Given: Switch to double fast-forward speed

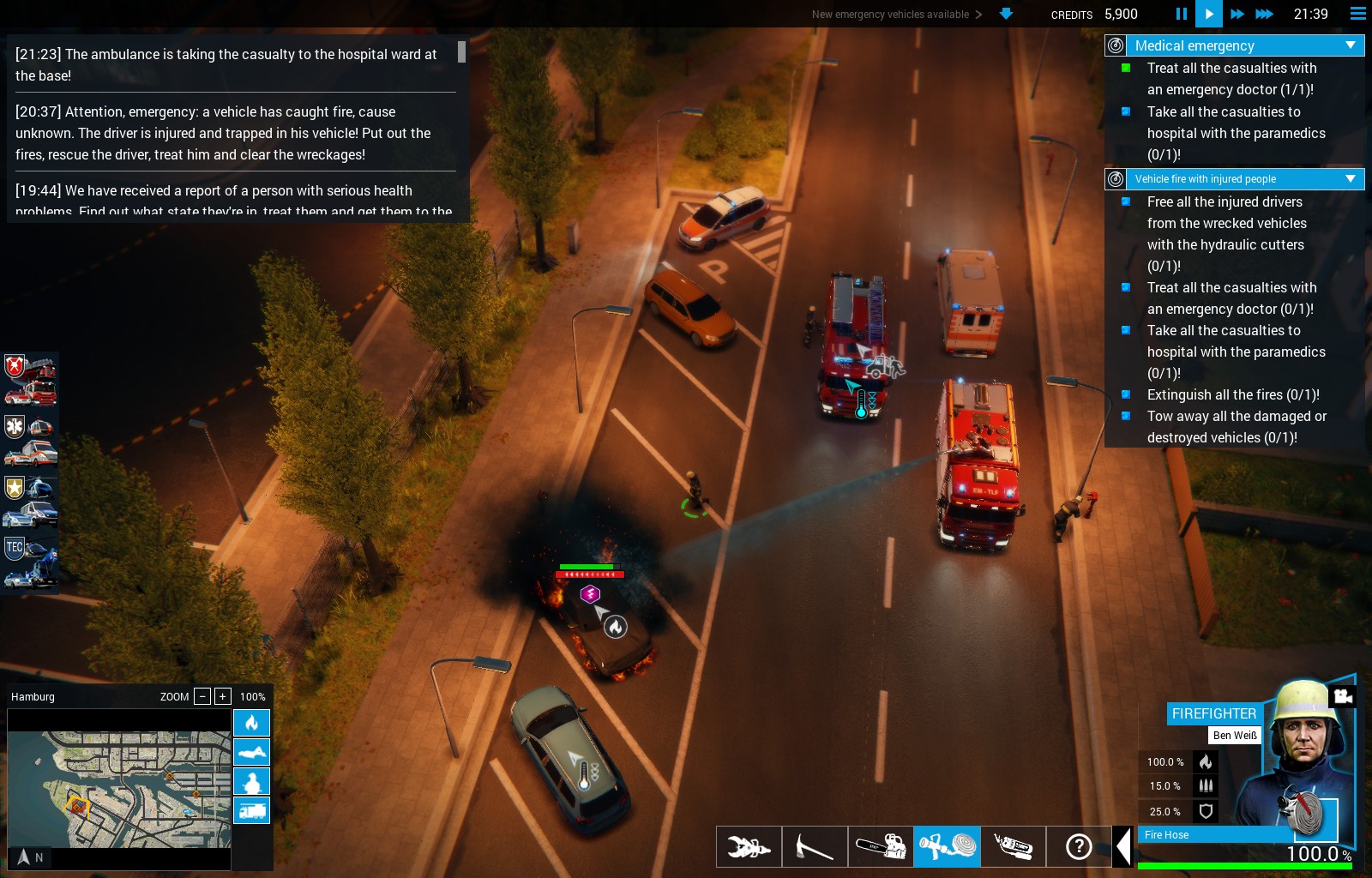Looking at the screenshot, I should 1237,14.
